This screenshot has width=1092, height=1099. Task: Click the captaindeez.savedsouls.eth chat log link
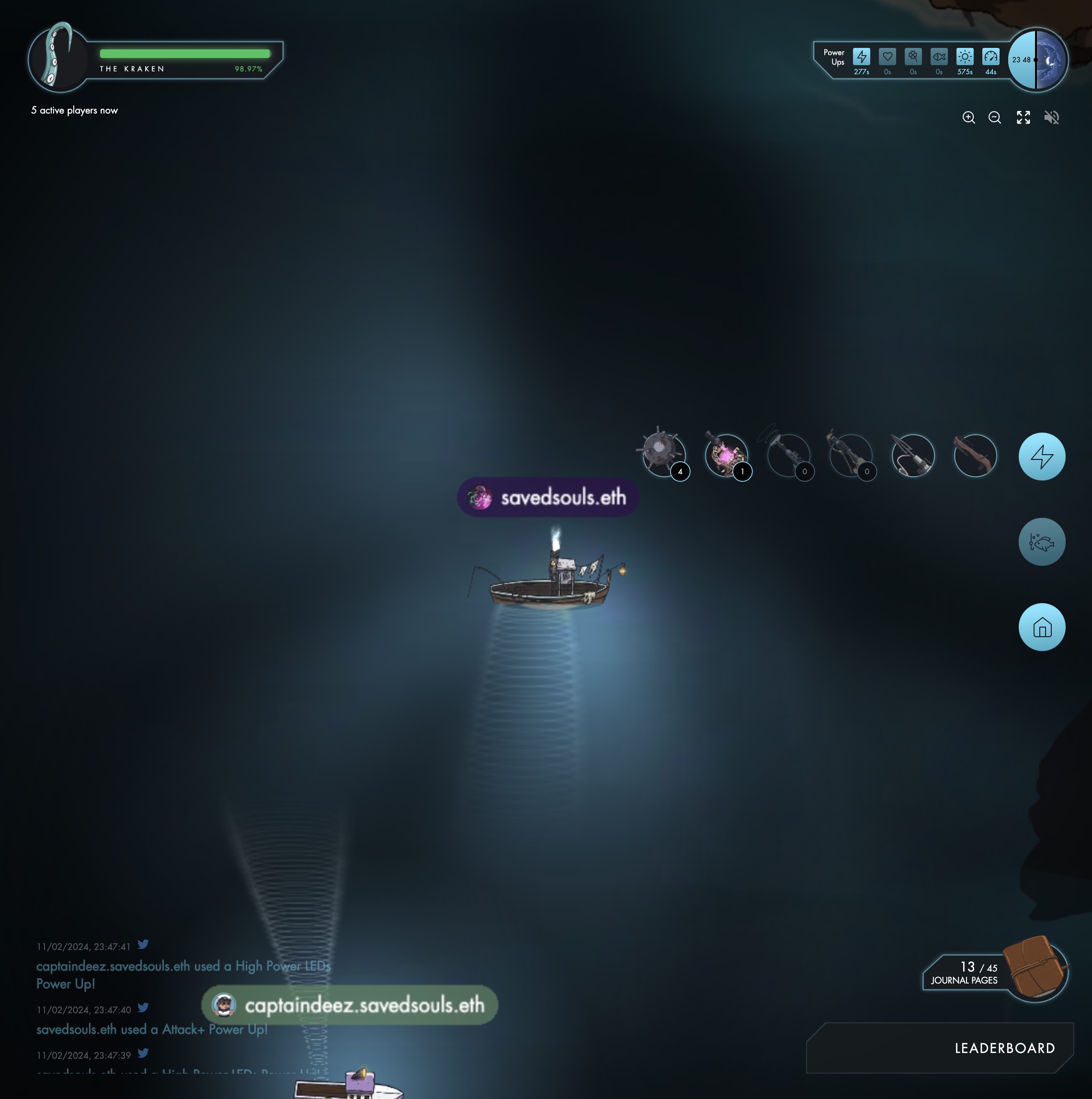[113, 966]
